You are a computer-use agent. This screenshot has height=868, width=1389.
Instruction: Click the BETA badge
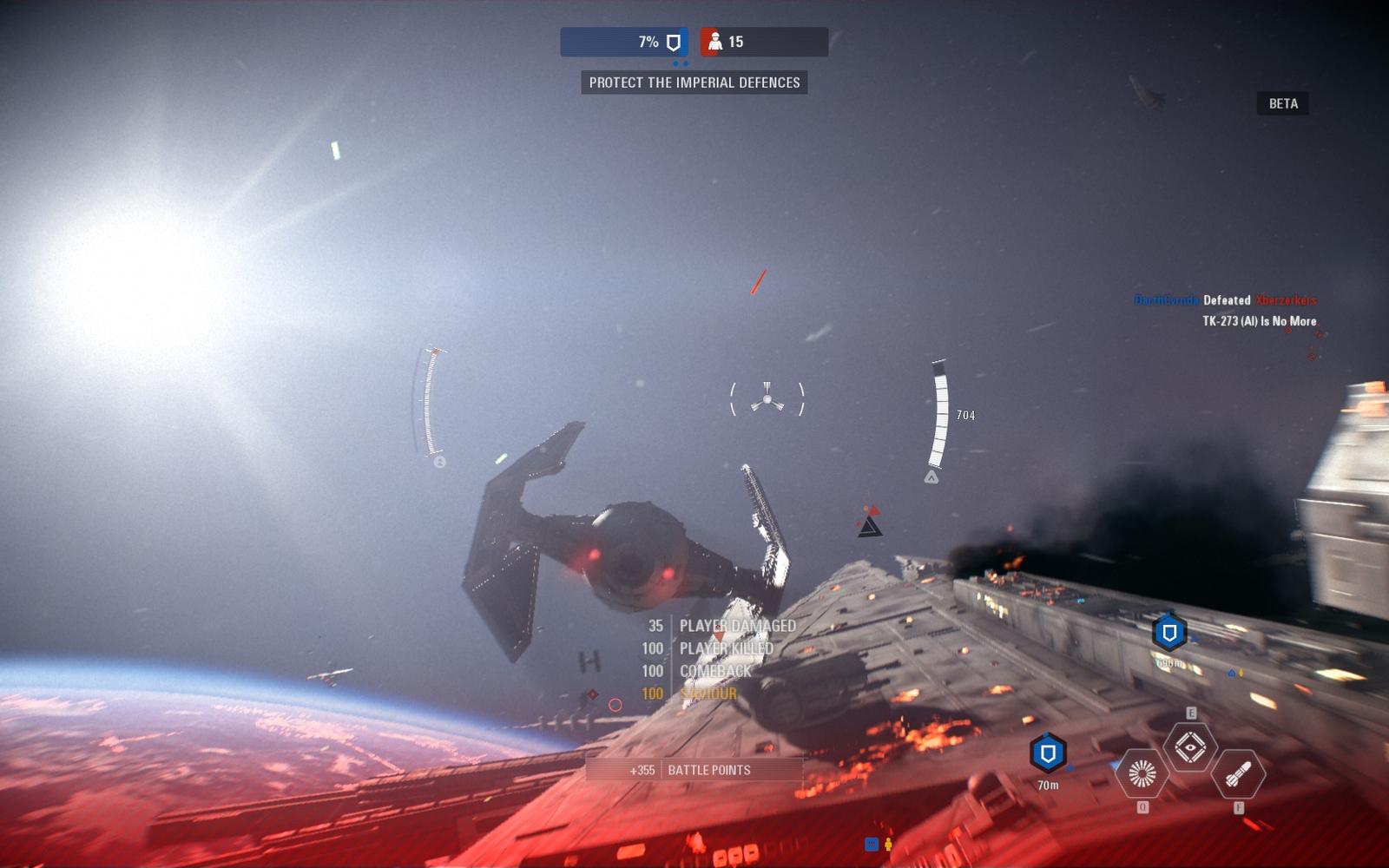pyautogui.click(x=1283, y=103)
